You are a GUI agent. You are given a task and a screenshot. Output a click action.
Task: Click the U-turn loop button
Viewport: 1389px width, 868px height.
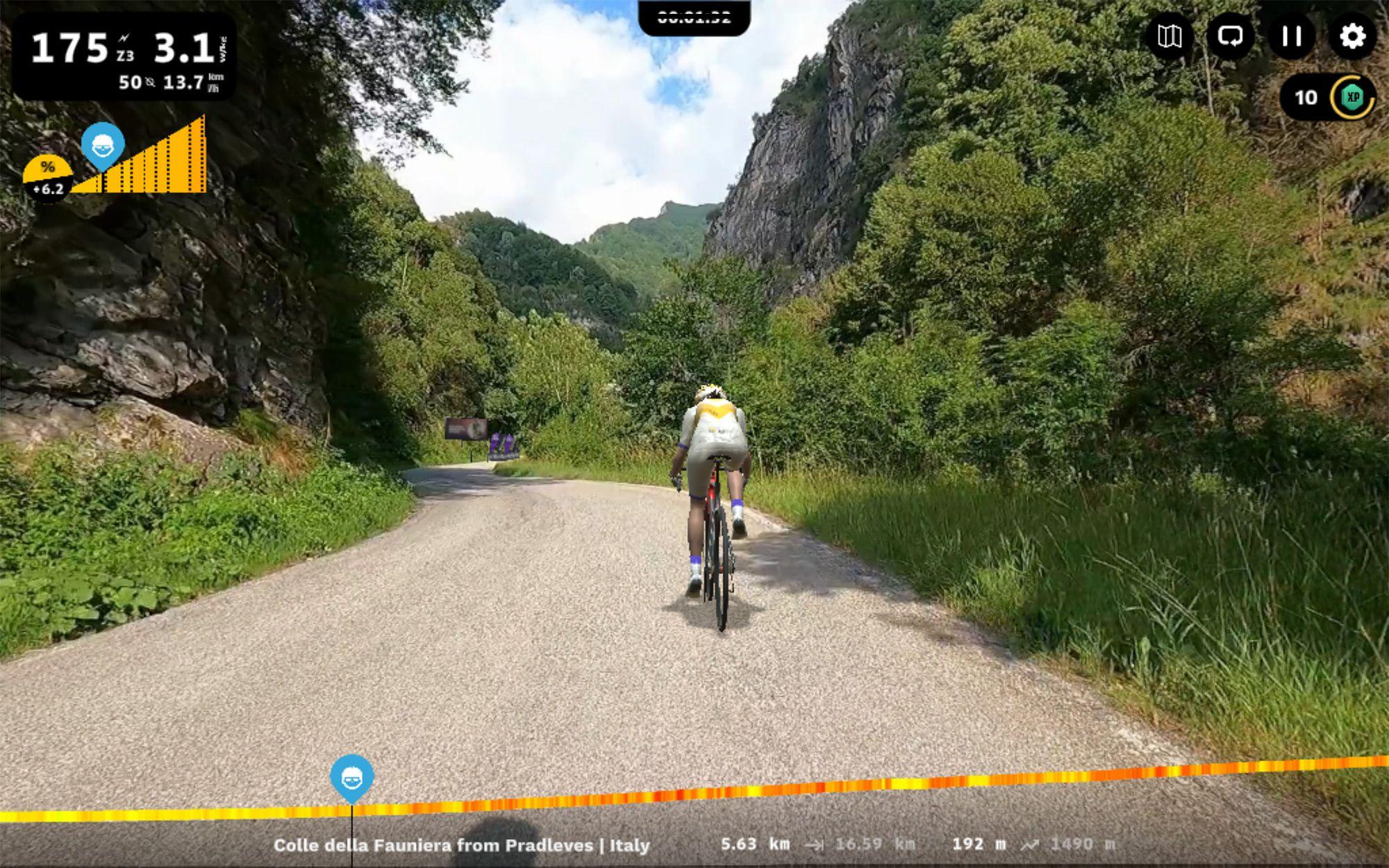coord(1231,36)
